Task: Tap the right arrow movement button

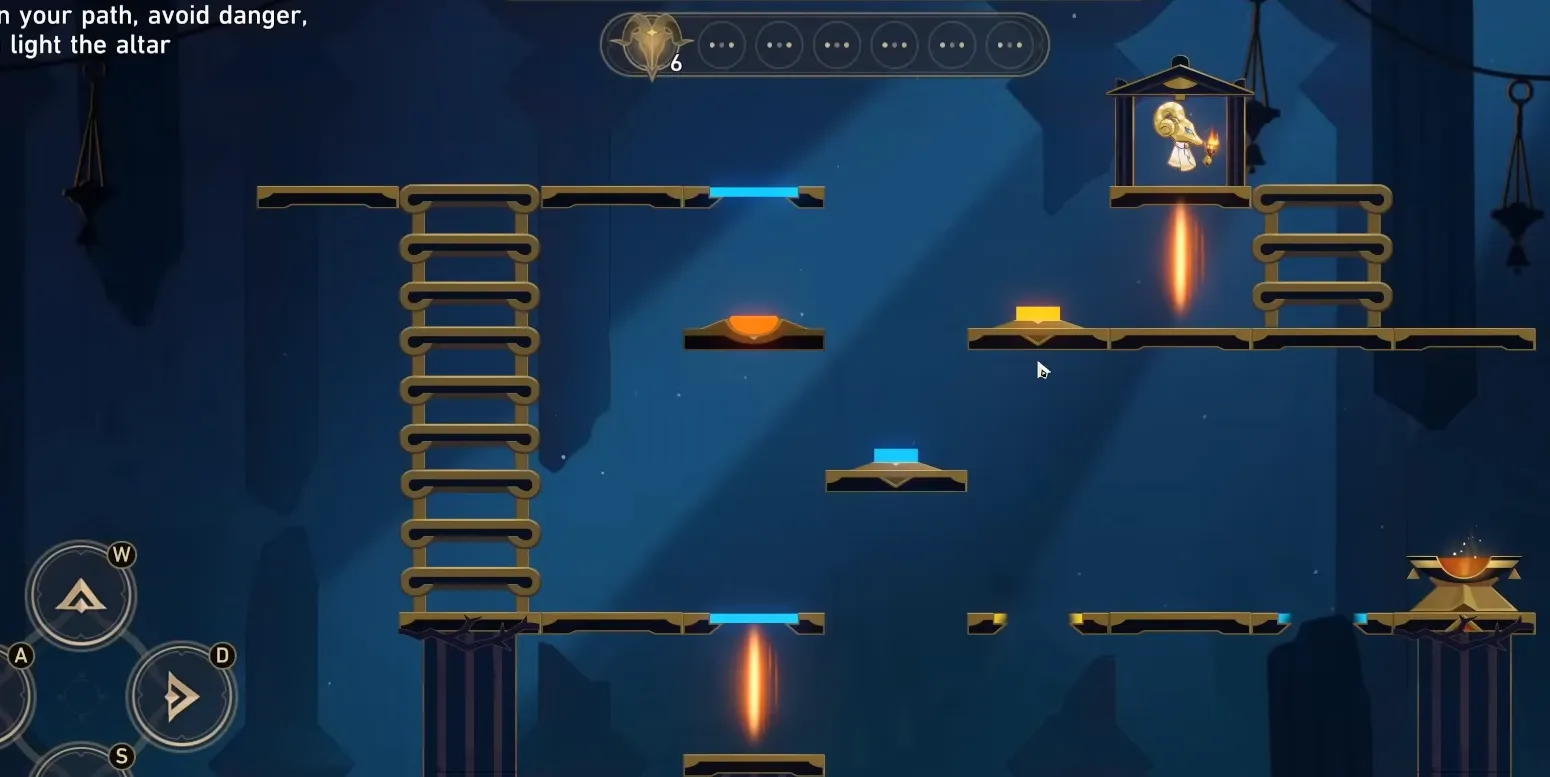Action: [x=181, y=696]
